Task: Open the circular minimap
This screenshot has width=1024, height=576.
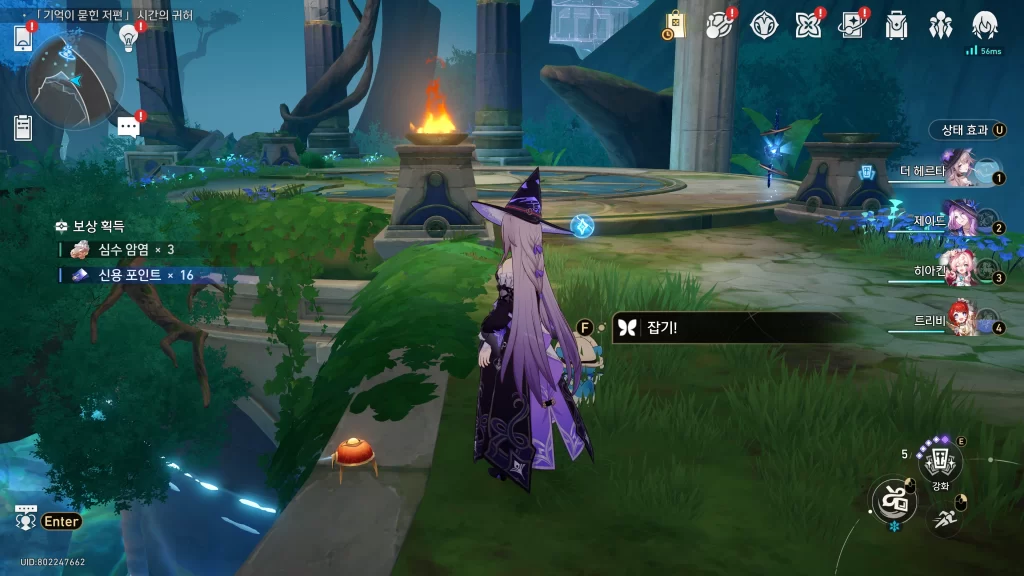Action: [75, 79]
